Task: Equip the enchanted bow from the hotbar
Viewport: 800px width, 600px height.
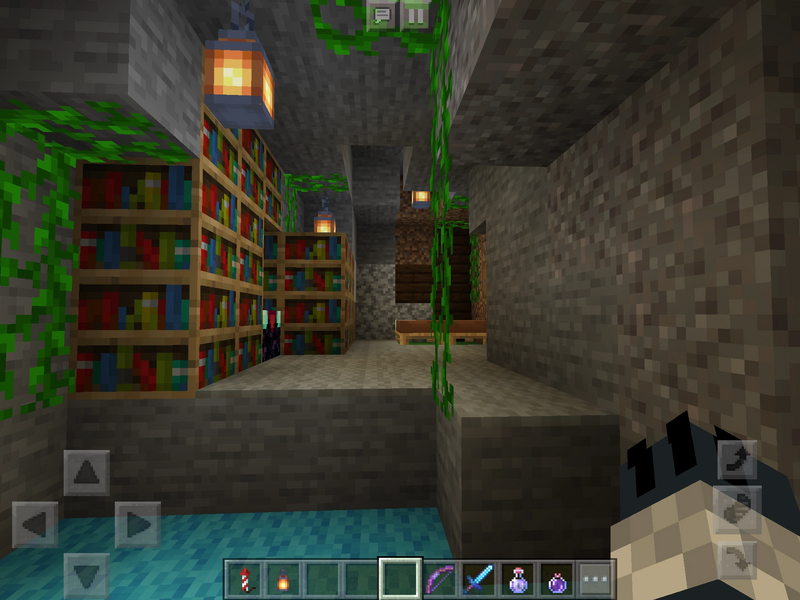Action: [439, 579]
